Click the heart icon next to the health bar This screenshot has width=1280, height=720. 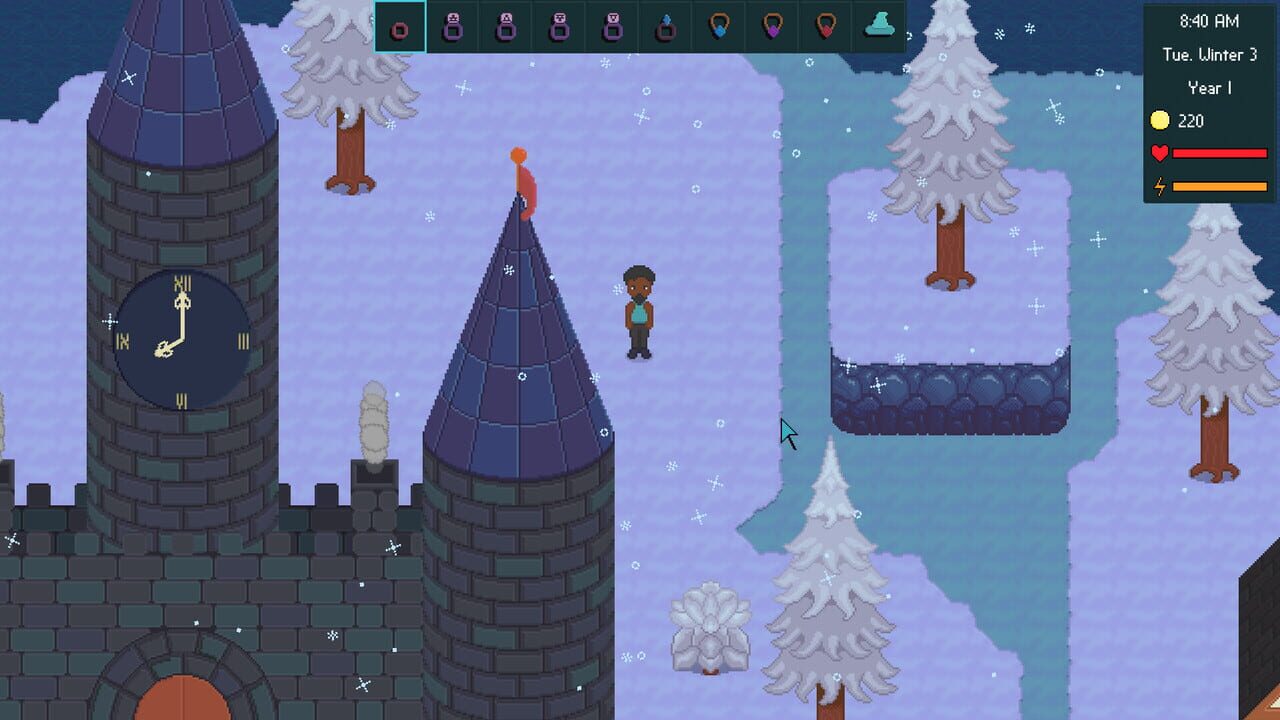(1159, 153)
